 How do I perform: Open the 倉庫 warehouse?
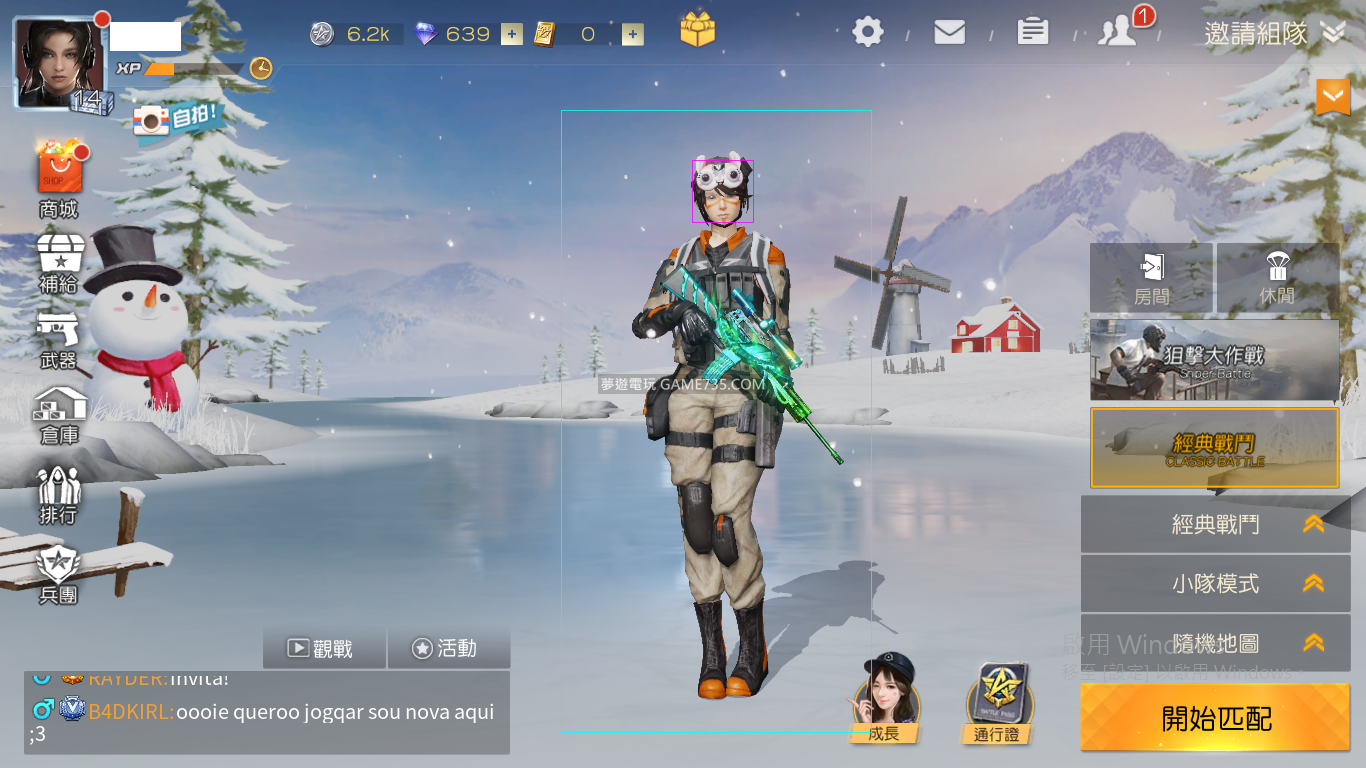click(59, 415)
